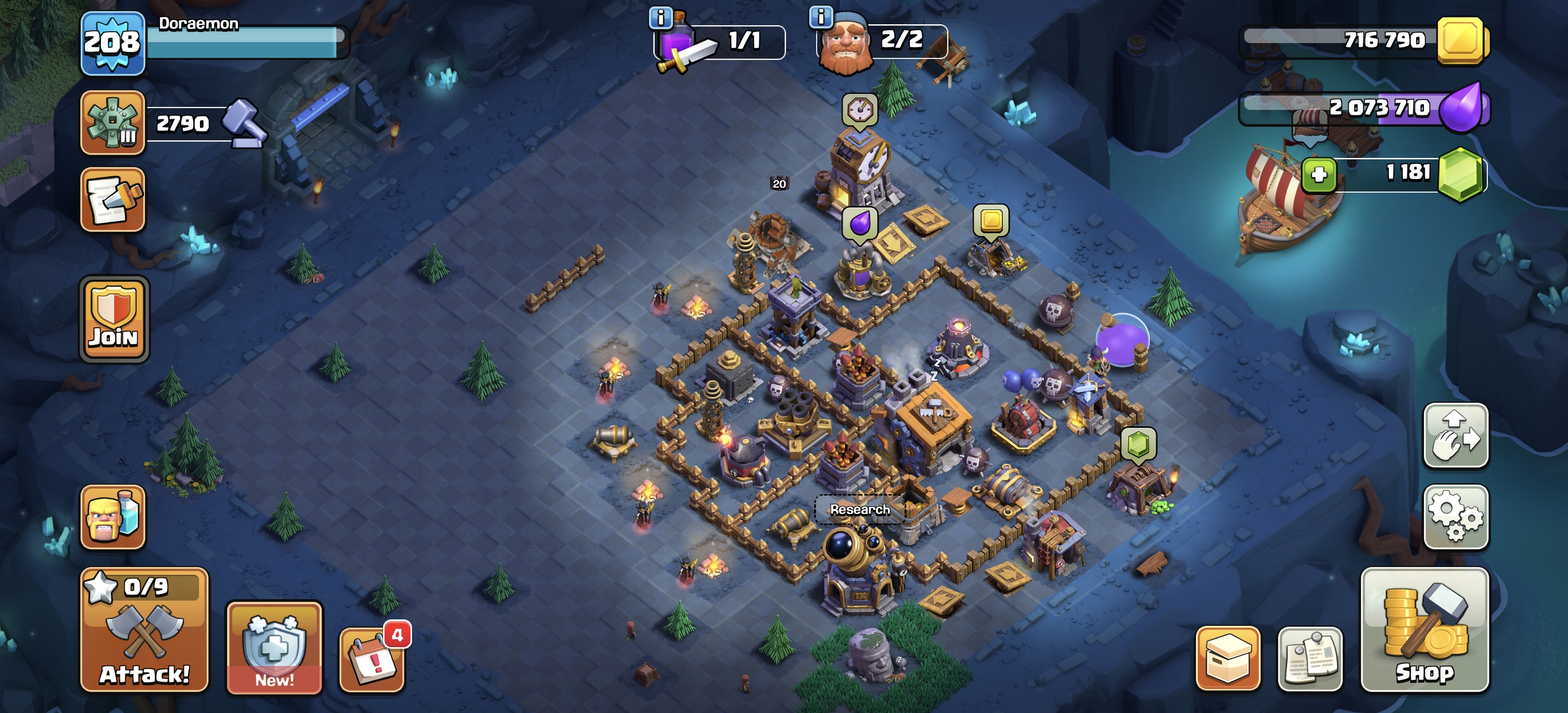1568x713 pixels.
Task: Join a clan via the Join shield
Action: click(114, 319)
